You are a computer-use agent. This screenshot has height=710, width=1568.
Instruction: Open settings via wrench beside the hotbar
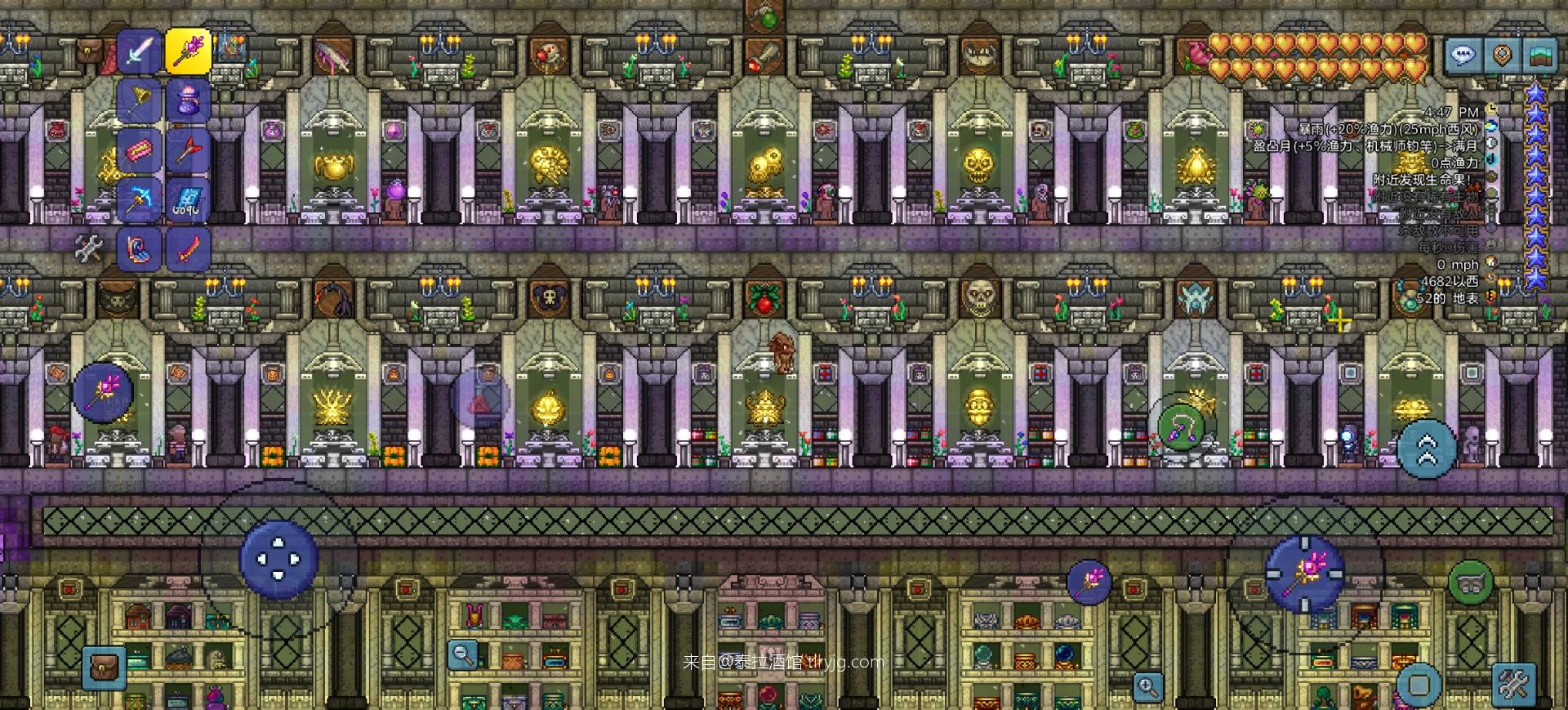click(88, 248)
